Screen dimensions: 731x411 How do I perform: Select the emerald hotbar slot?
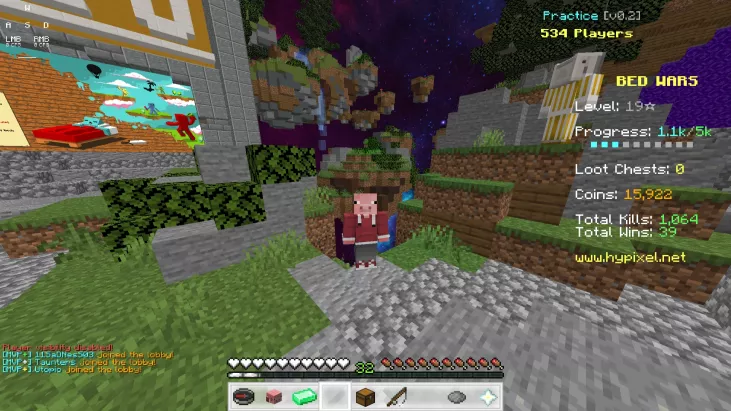point(304,397)
